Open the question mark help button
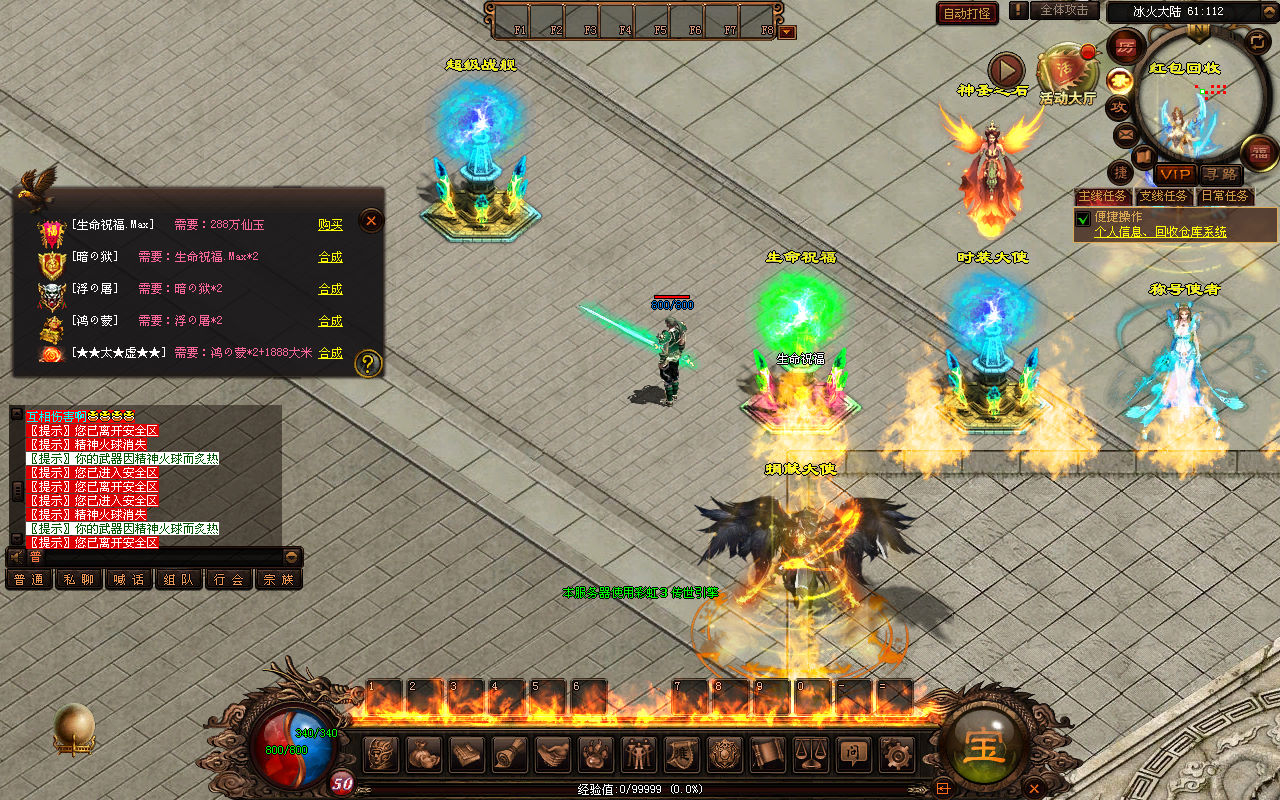Viewport: 1280px width, 800px height. 368,362
